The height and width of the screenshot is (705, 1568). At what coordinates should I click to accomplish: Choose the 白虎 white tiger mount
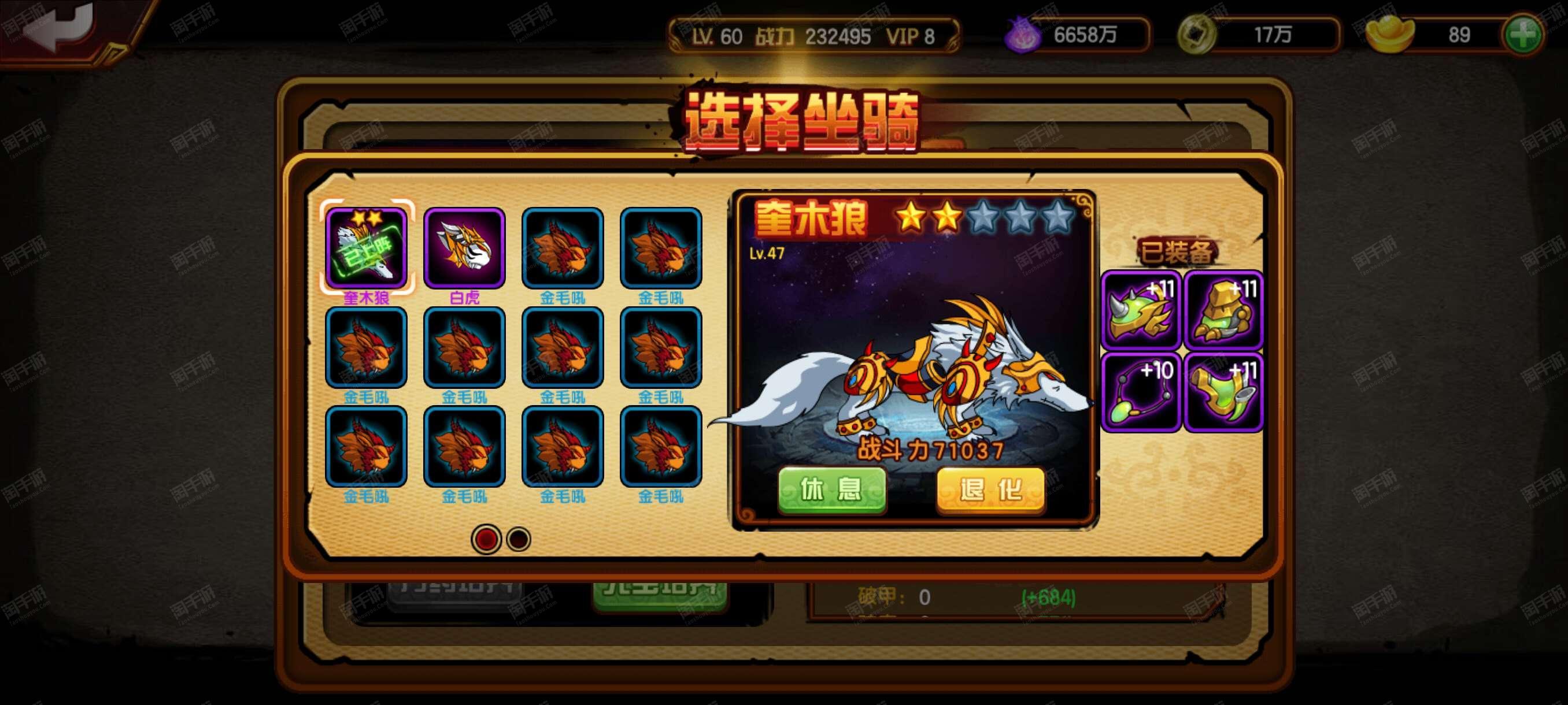tap(464, 248)
